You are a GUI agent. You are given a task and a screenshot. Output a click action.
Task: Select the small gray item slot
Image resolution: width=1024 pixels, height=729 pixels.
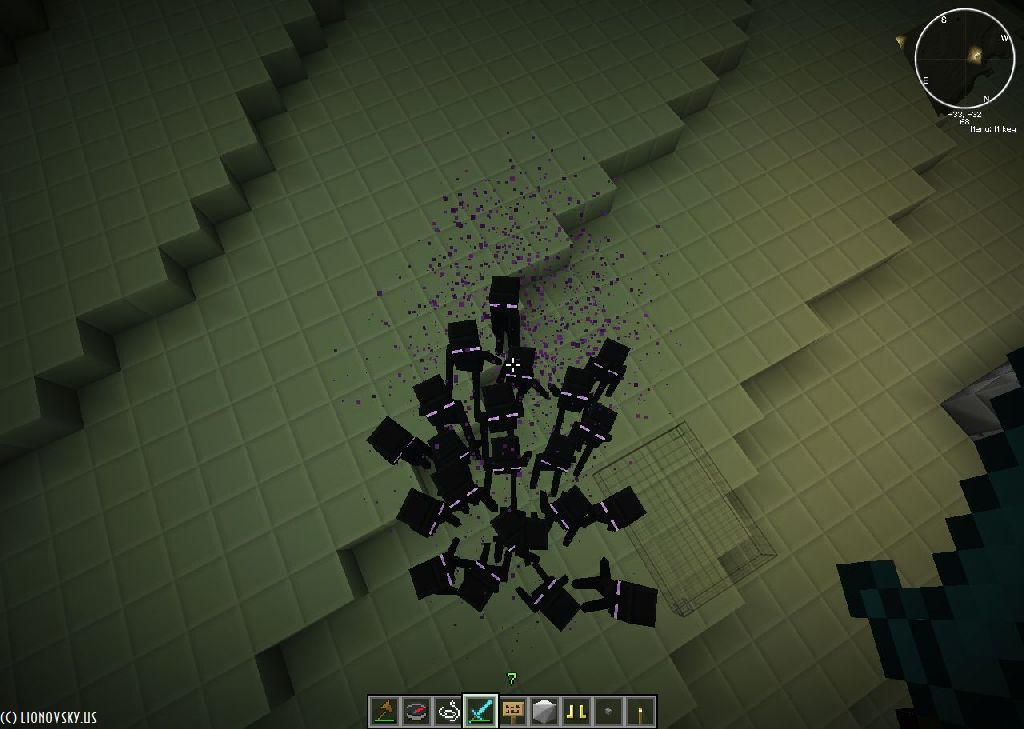tap(608, 711)
